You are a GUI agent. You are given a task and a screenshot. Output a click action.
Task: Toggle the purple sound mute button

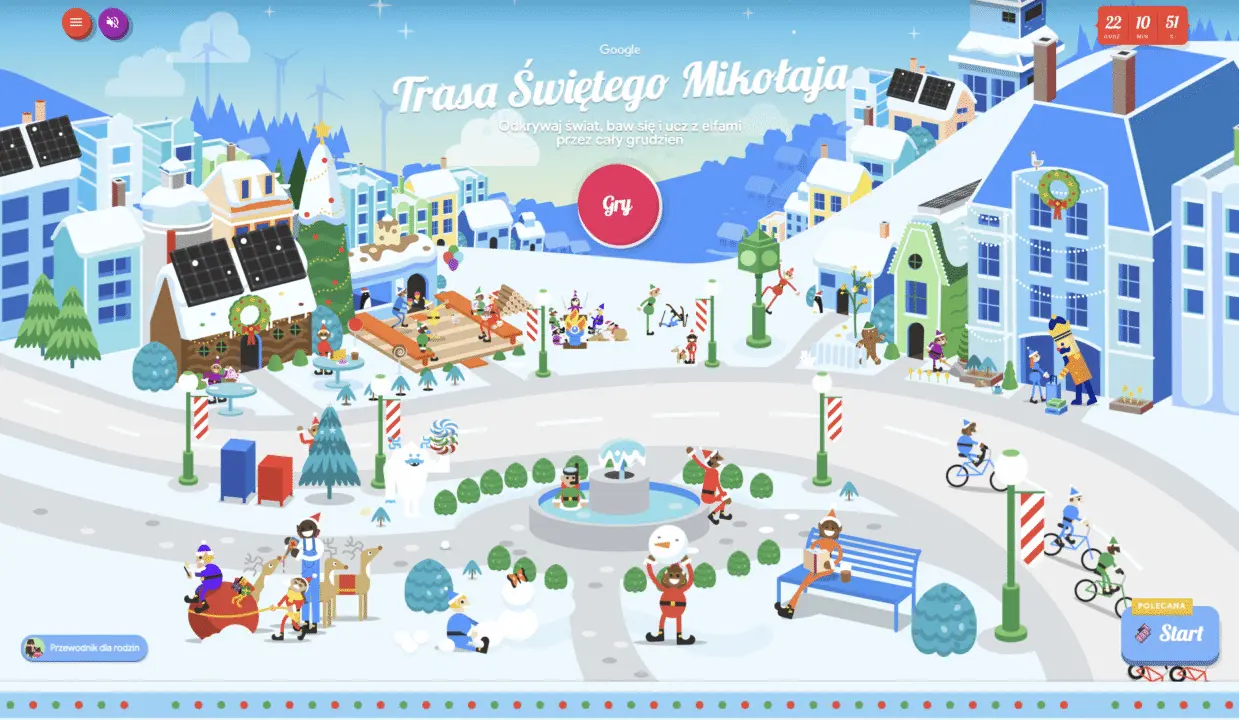[113, 23]
